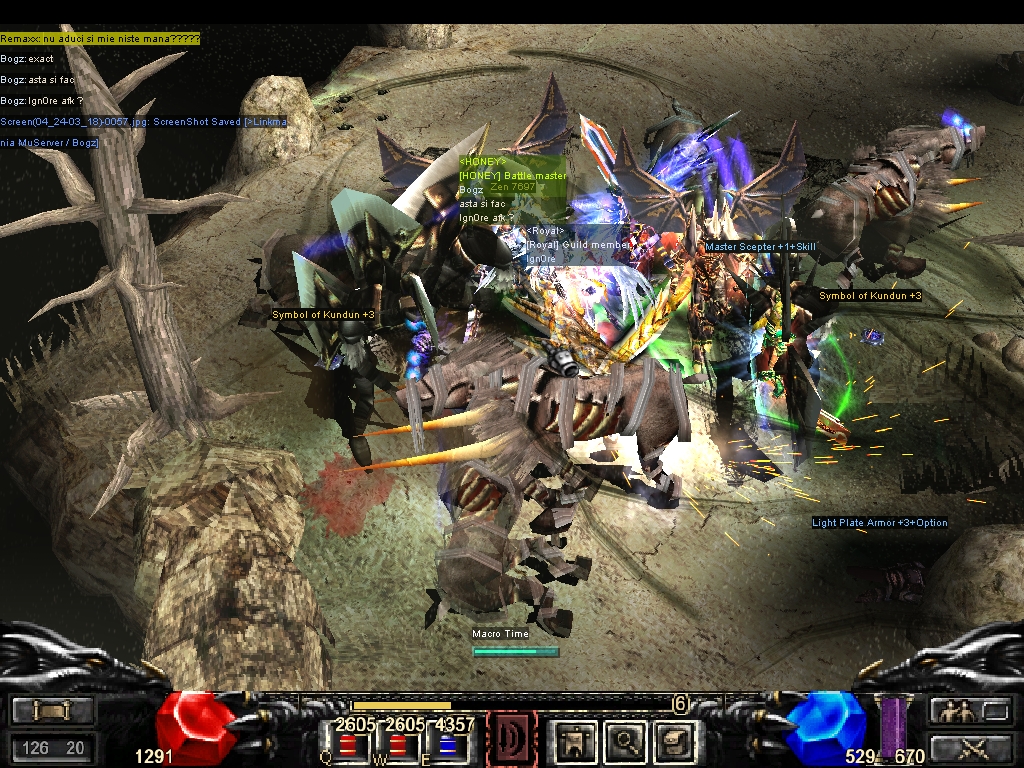Viewport: 1024px width, 768px height.
Task: Use the E-slot blue mana potion
Action: pos(449,746)
